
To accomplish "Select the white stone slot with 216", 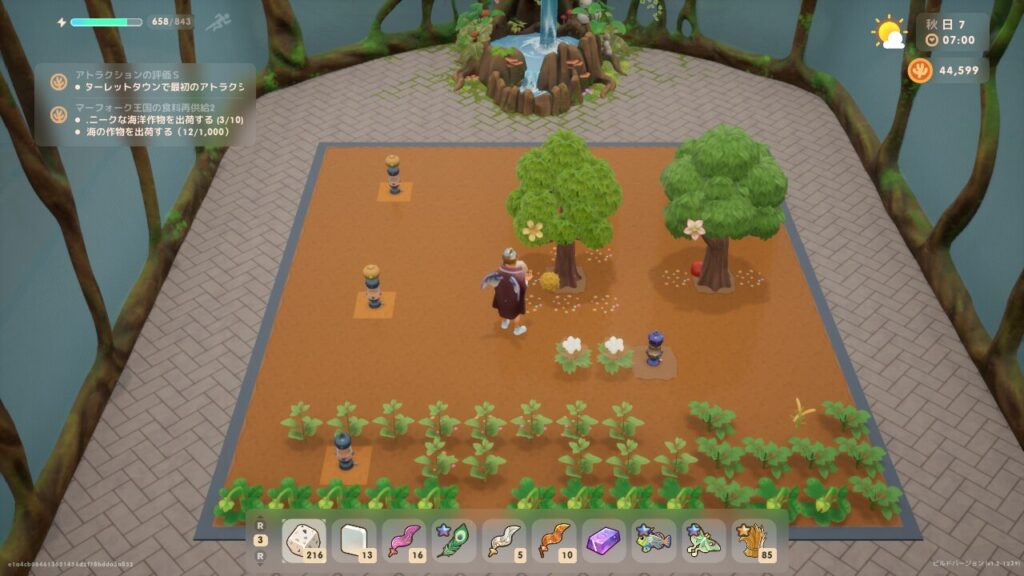I will [x=305, y=541].
